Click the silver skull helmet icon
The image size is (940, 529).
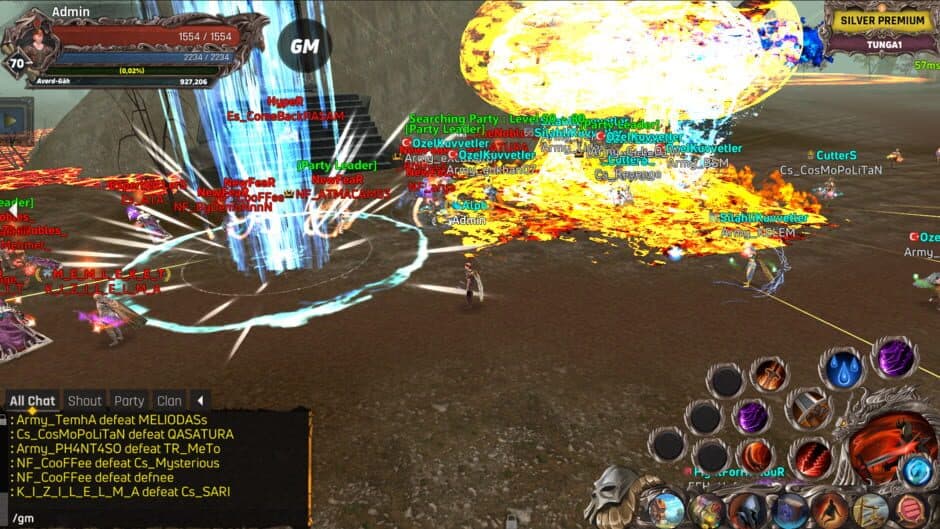pos(610,493)
